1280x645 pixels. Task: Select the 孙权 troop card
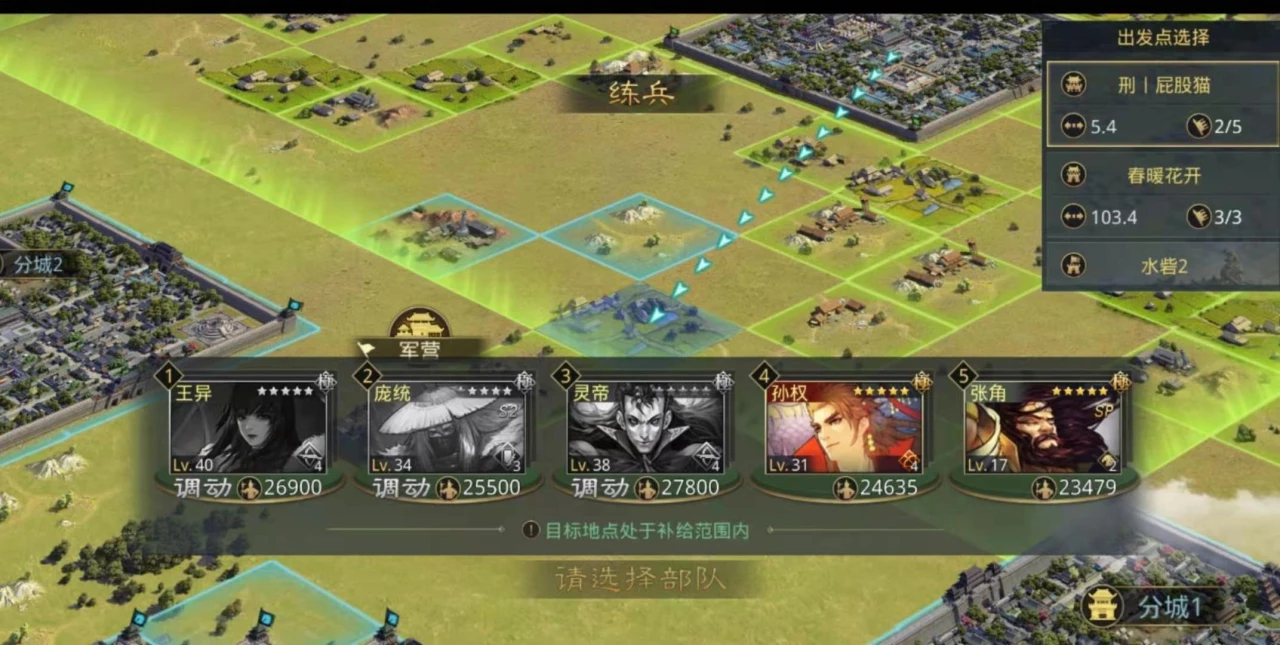845,428
